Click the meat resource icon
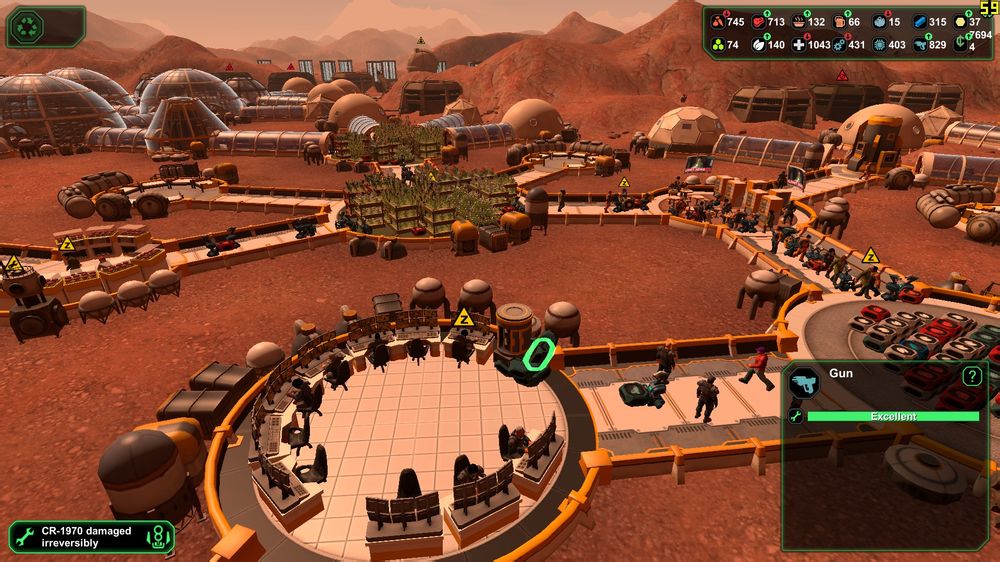This screenshot has width=1000, height=562. coord(759,22)
